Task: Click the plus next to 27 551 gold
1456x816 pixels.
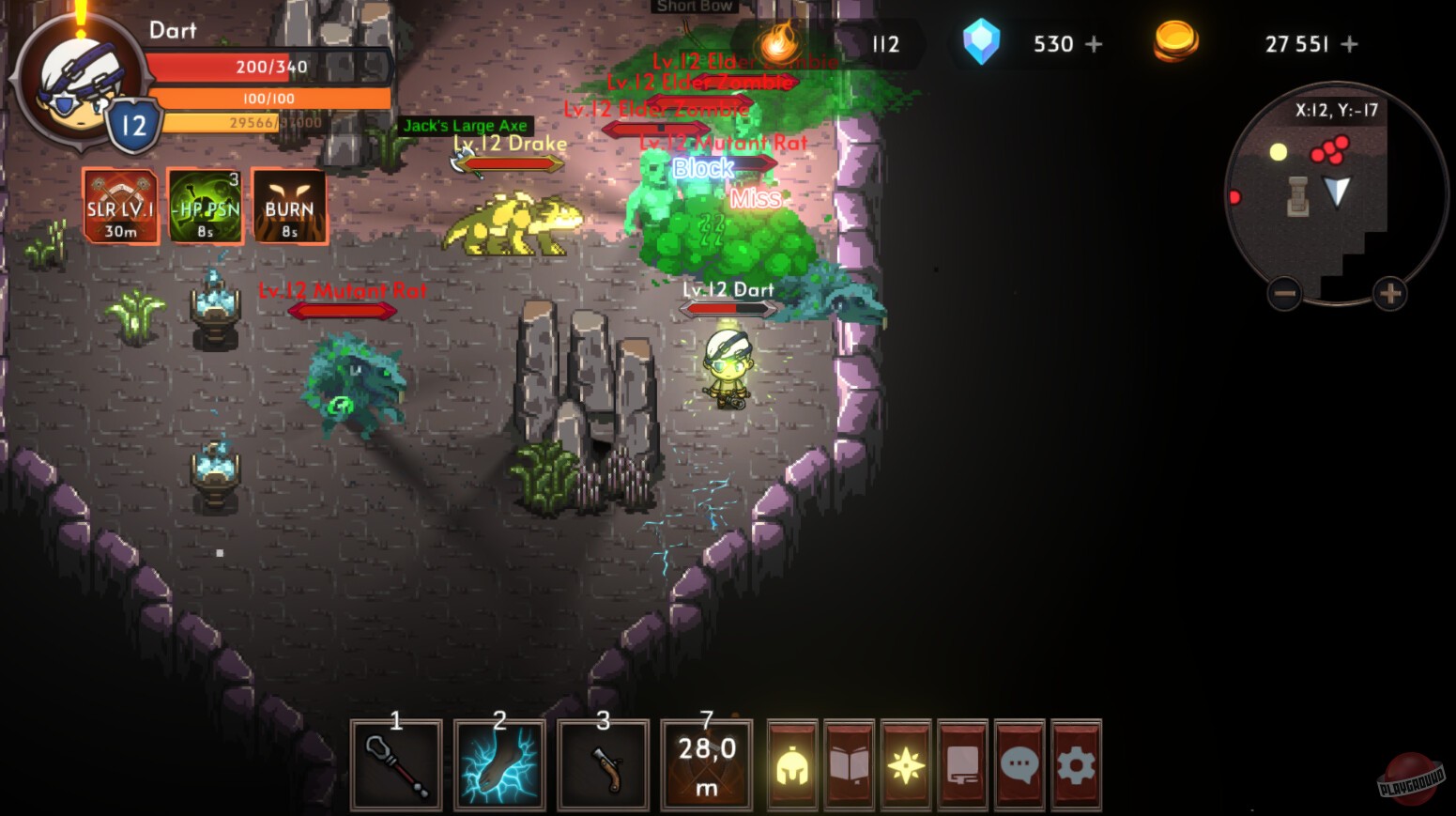Action: (1349, 42)
